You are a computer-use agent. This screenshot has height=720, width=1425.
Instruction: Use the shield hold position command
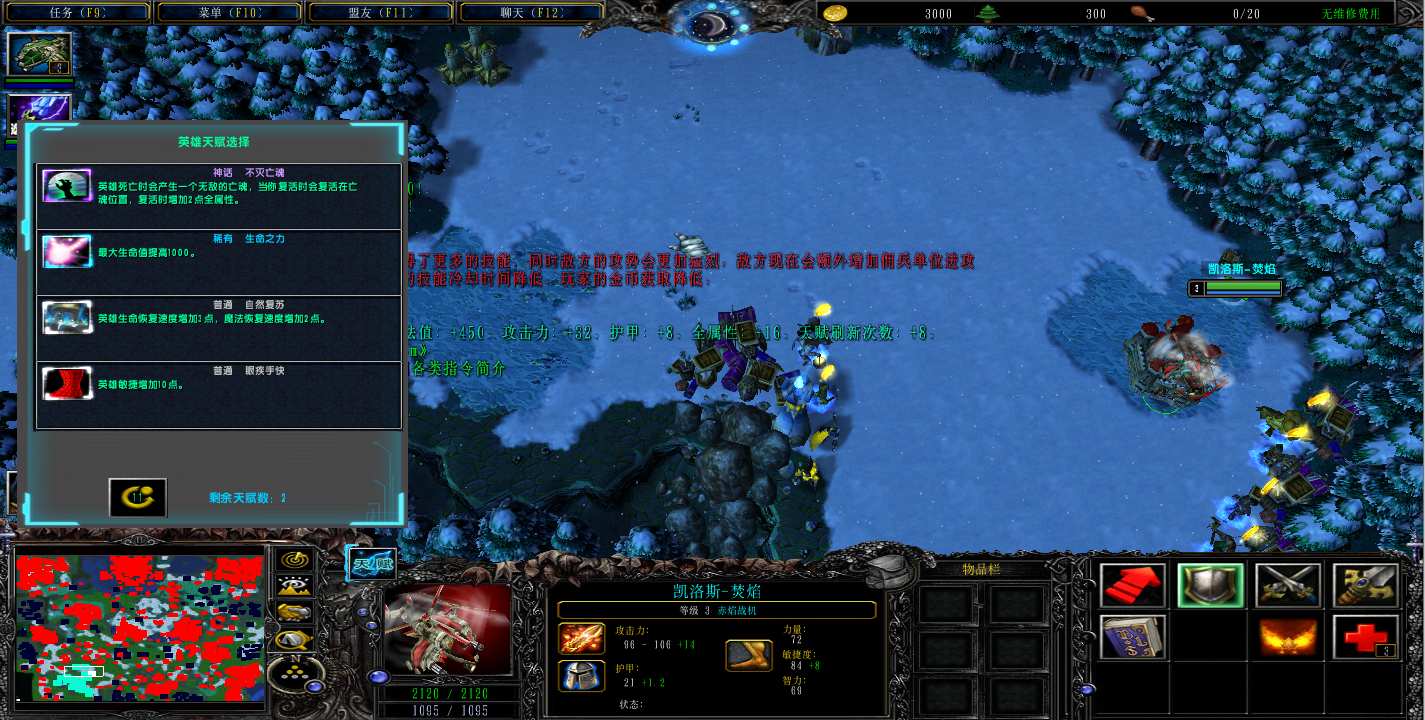coord(1210,585)
